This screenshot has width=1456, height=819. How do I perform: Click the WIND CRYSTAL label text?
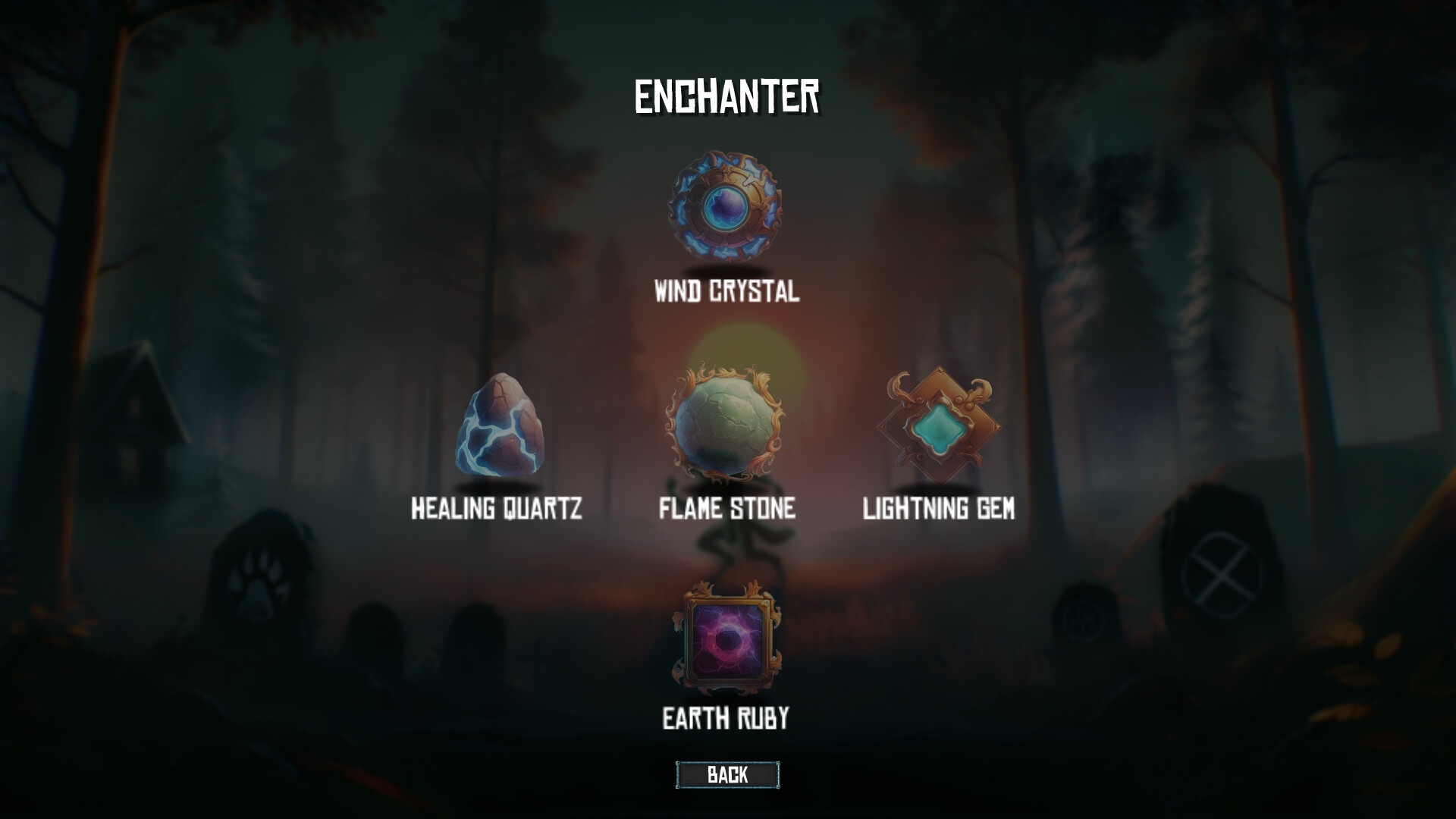pyautogui.click(x=726, y=292)
